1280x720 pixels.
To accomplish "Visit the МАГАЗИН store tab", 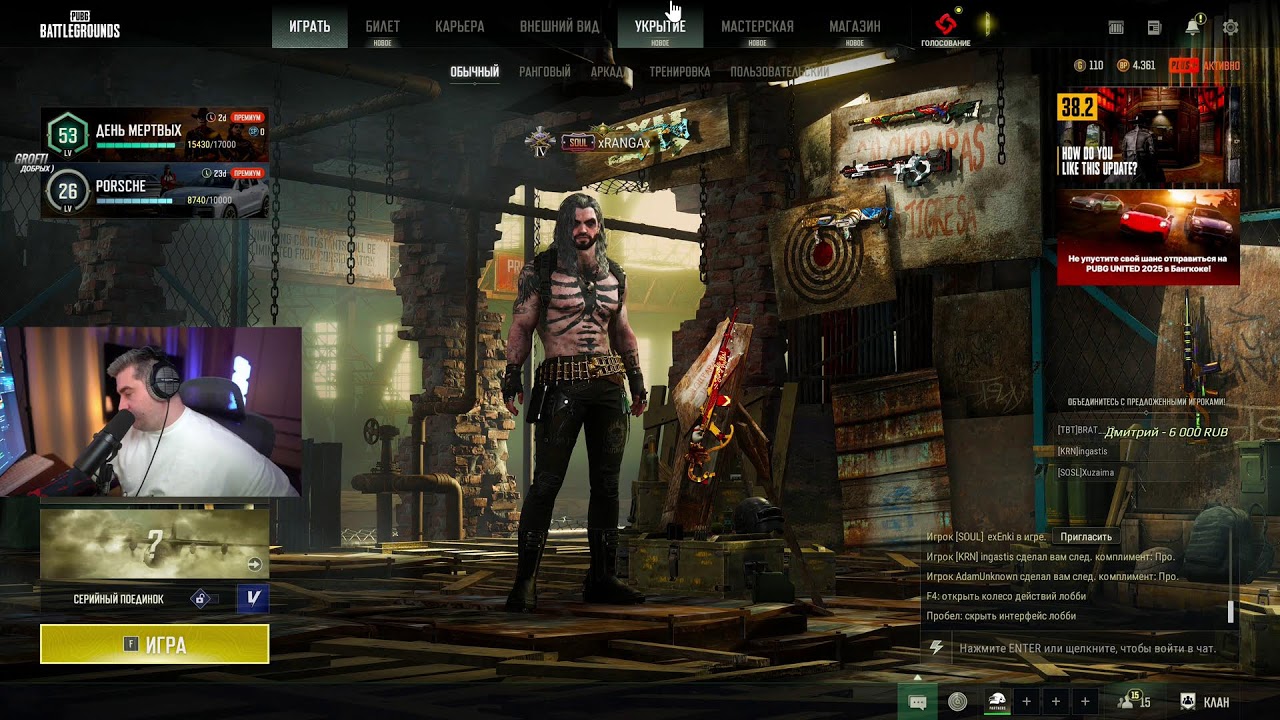I will 855,27.
